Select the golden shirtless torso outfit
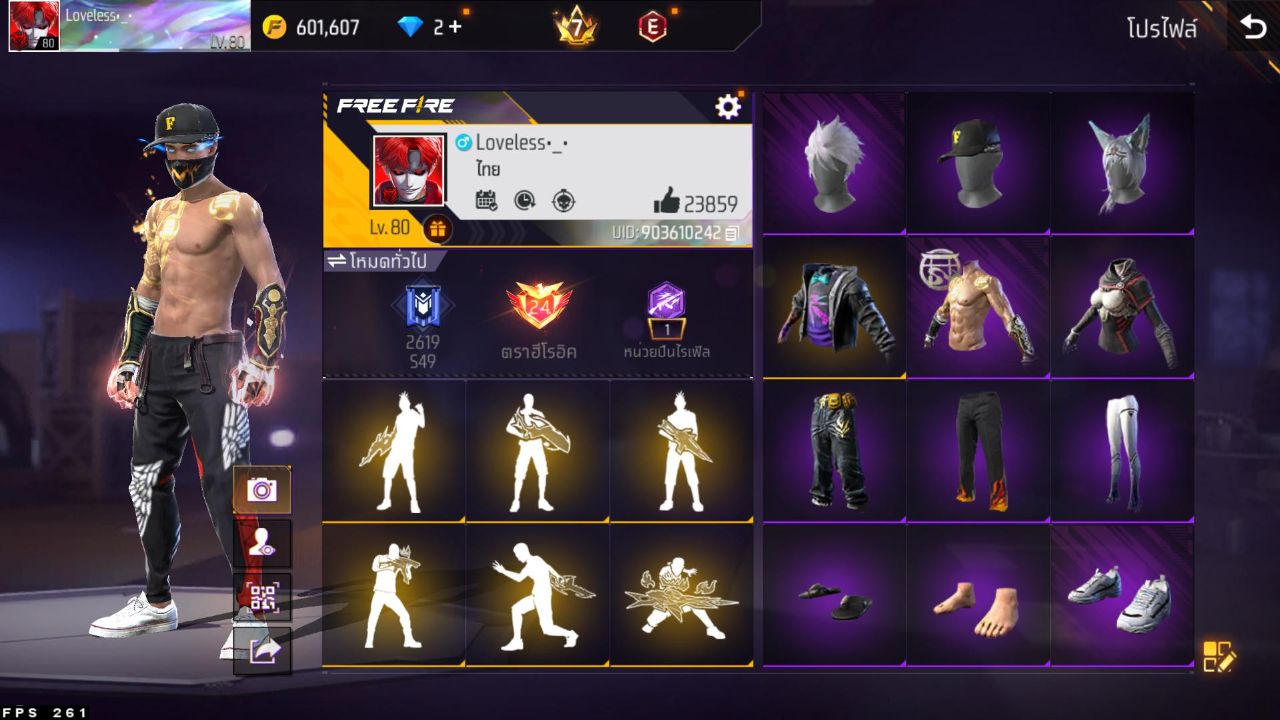Viewport: 1280px width, 720px height. click(978, 307)
